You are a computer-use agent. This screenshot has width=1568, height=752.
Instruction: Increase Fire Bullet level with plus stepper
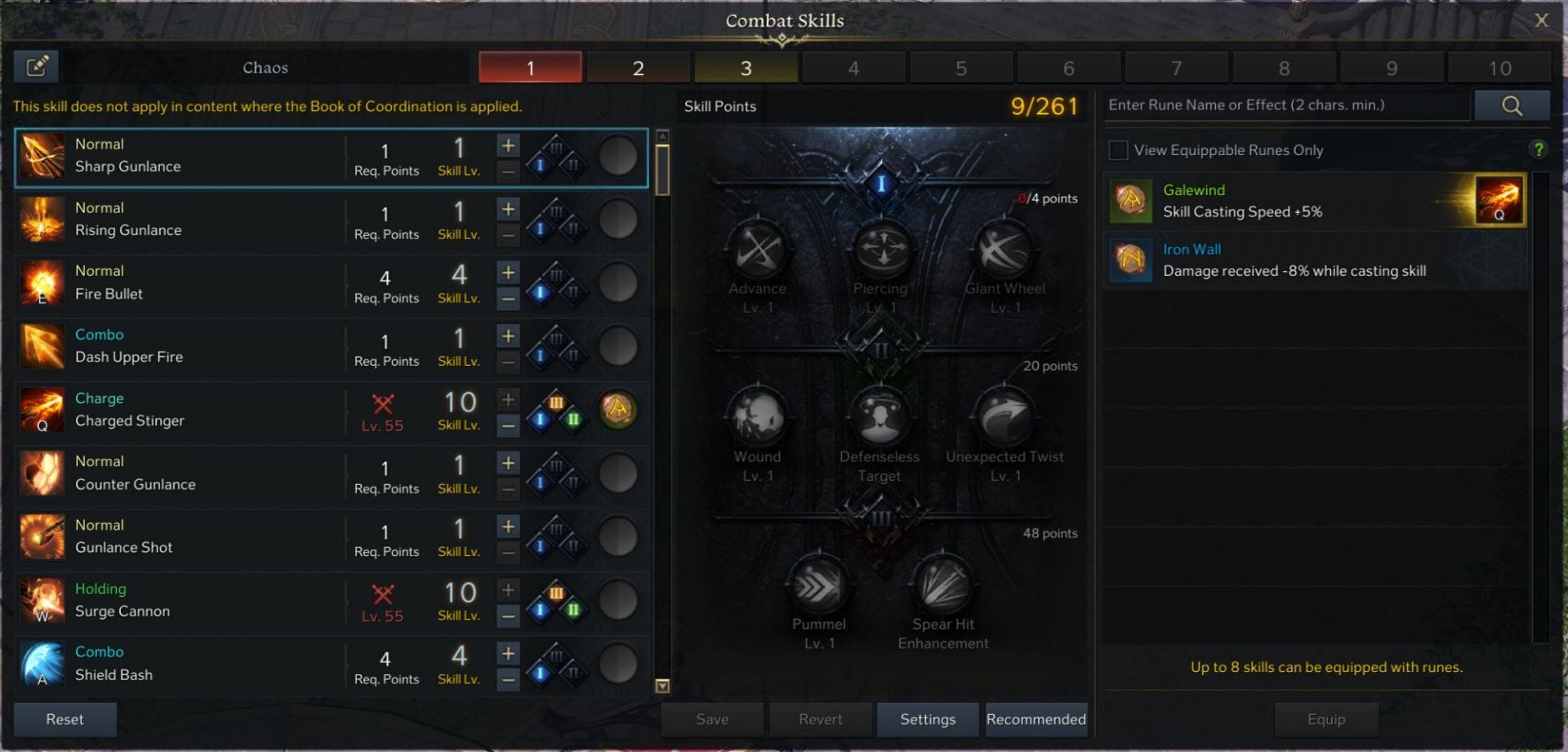click(507, 272)
